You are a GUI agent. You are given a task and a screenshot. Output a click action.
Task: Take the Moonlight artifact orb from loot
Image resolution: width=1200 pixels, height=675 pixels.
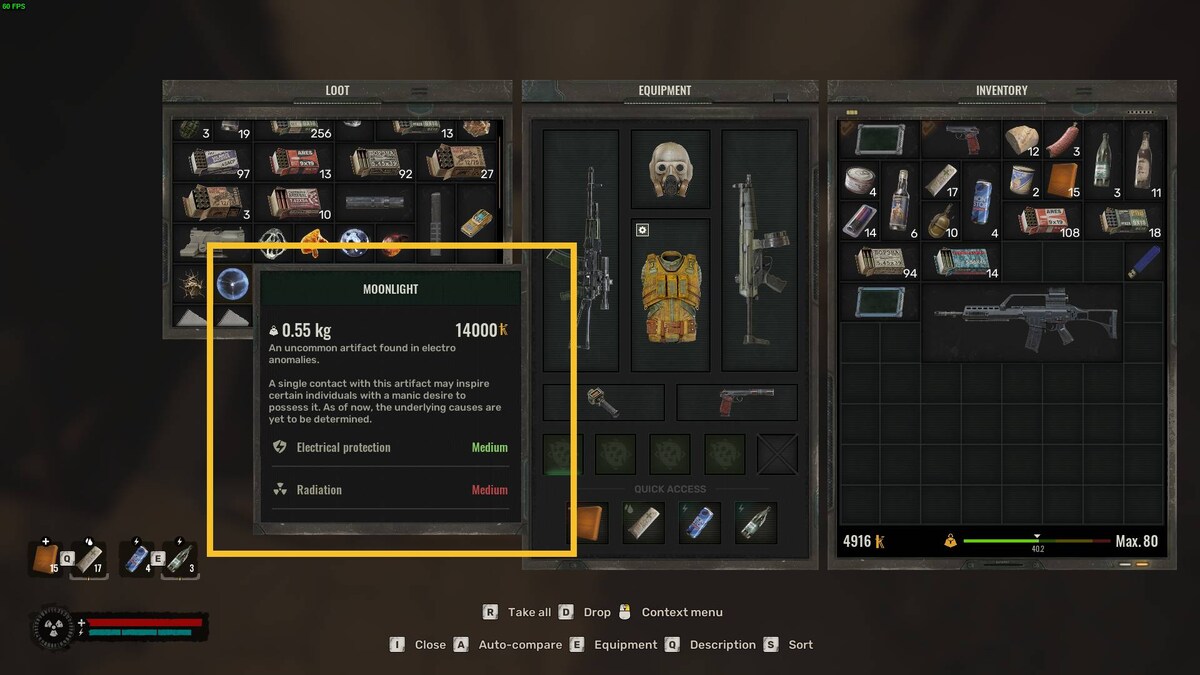(232, 284)
